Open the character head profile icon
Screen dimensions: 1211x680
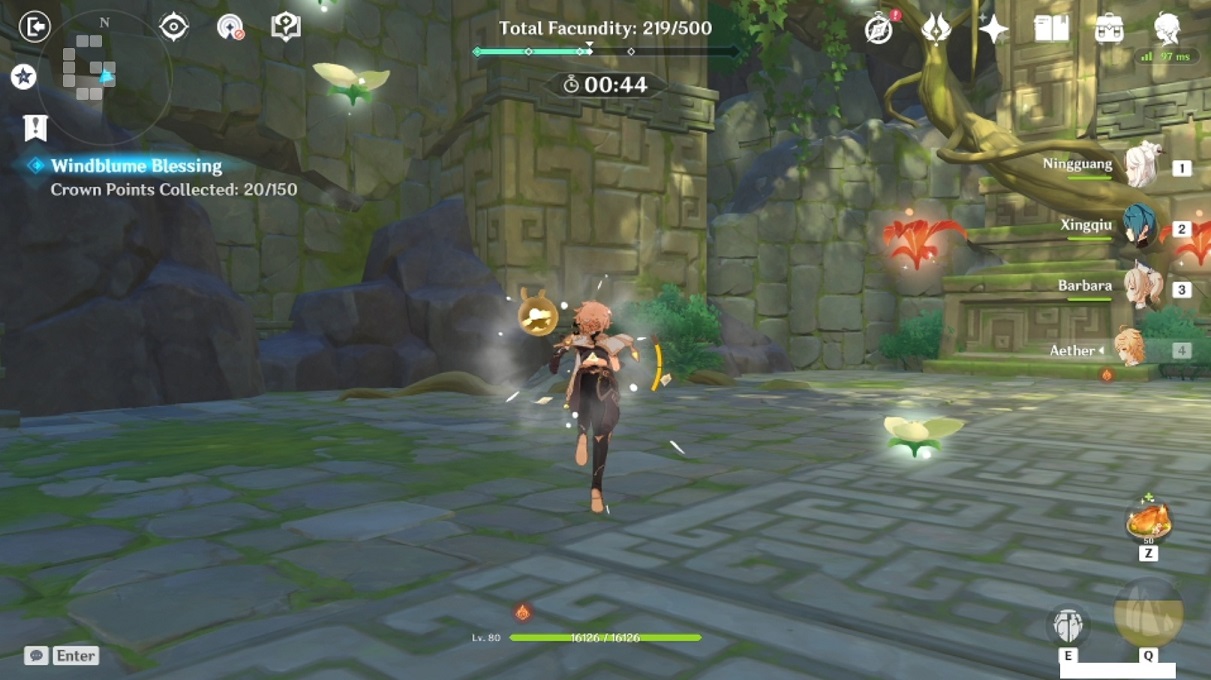pos(1166,27)
